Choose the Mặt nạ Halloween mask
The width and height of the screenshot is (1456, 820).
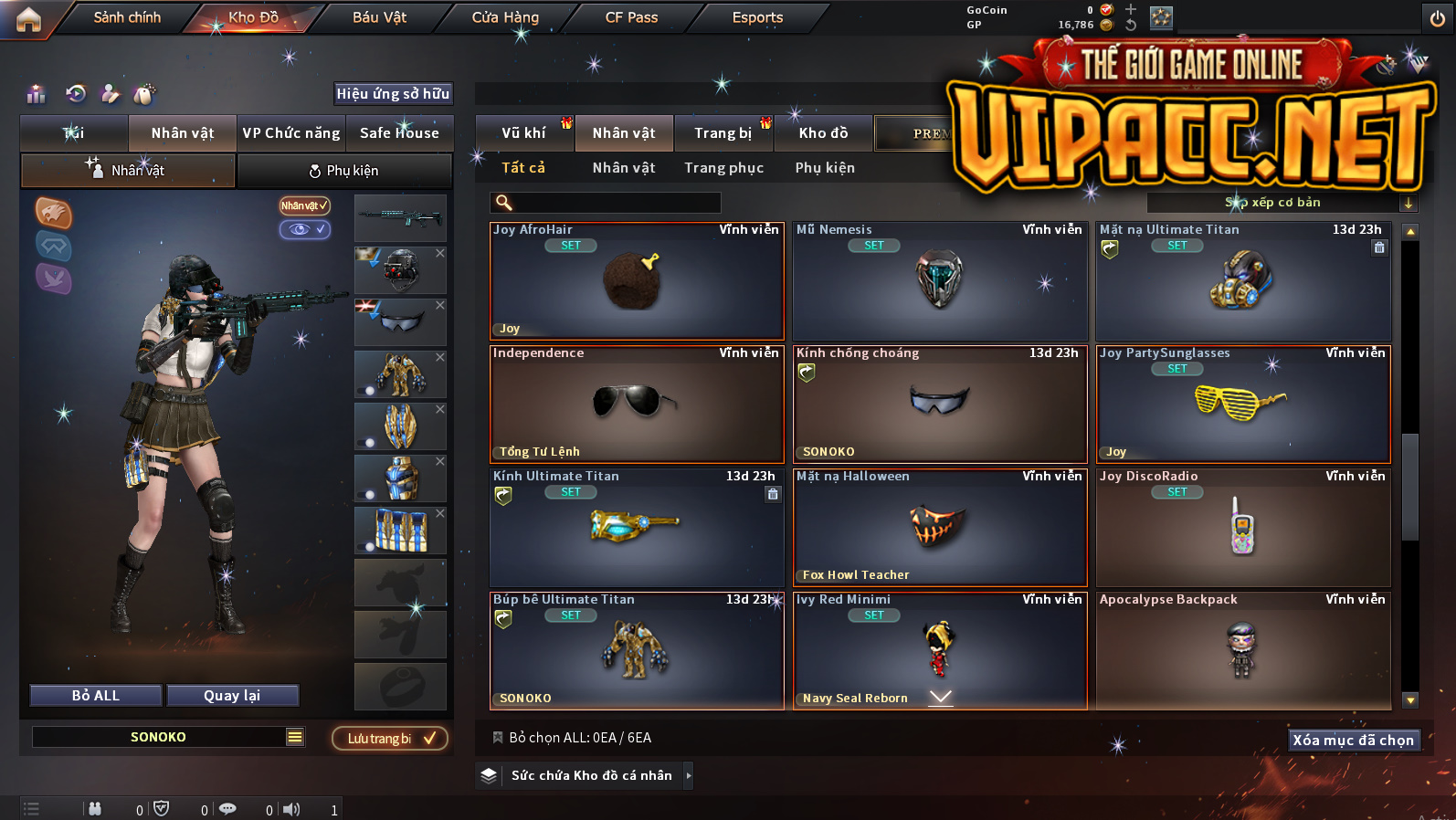(940, 527)
